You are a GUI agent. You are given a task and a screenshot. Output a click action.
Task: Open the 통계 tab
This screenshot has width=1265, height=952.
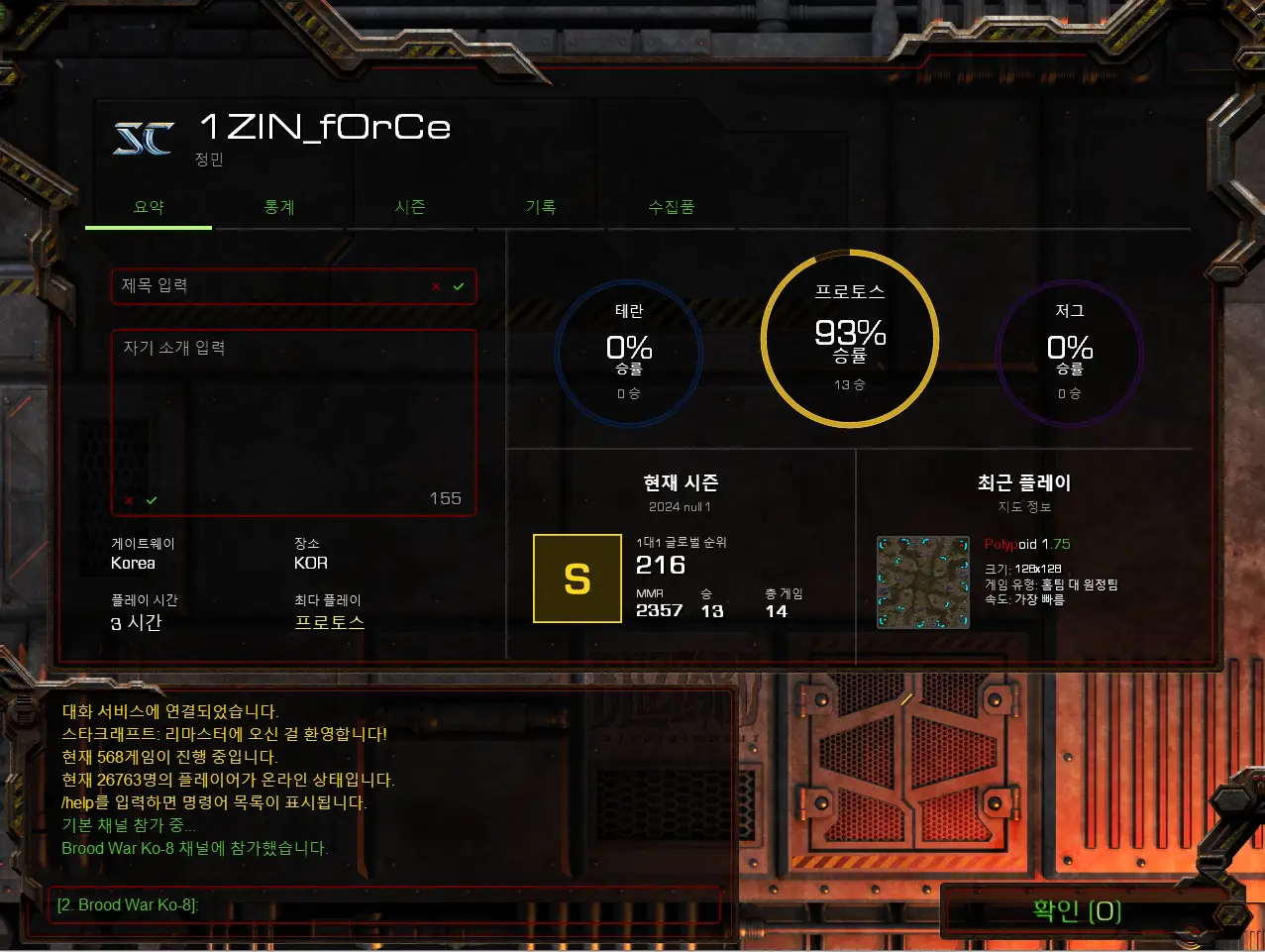point(279,207)
